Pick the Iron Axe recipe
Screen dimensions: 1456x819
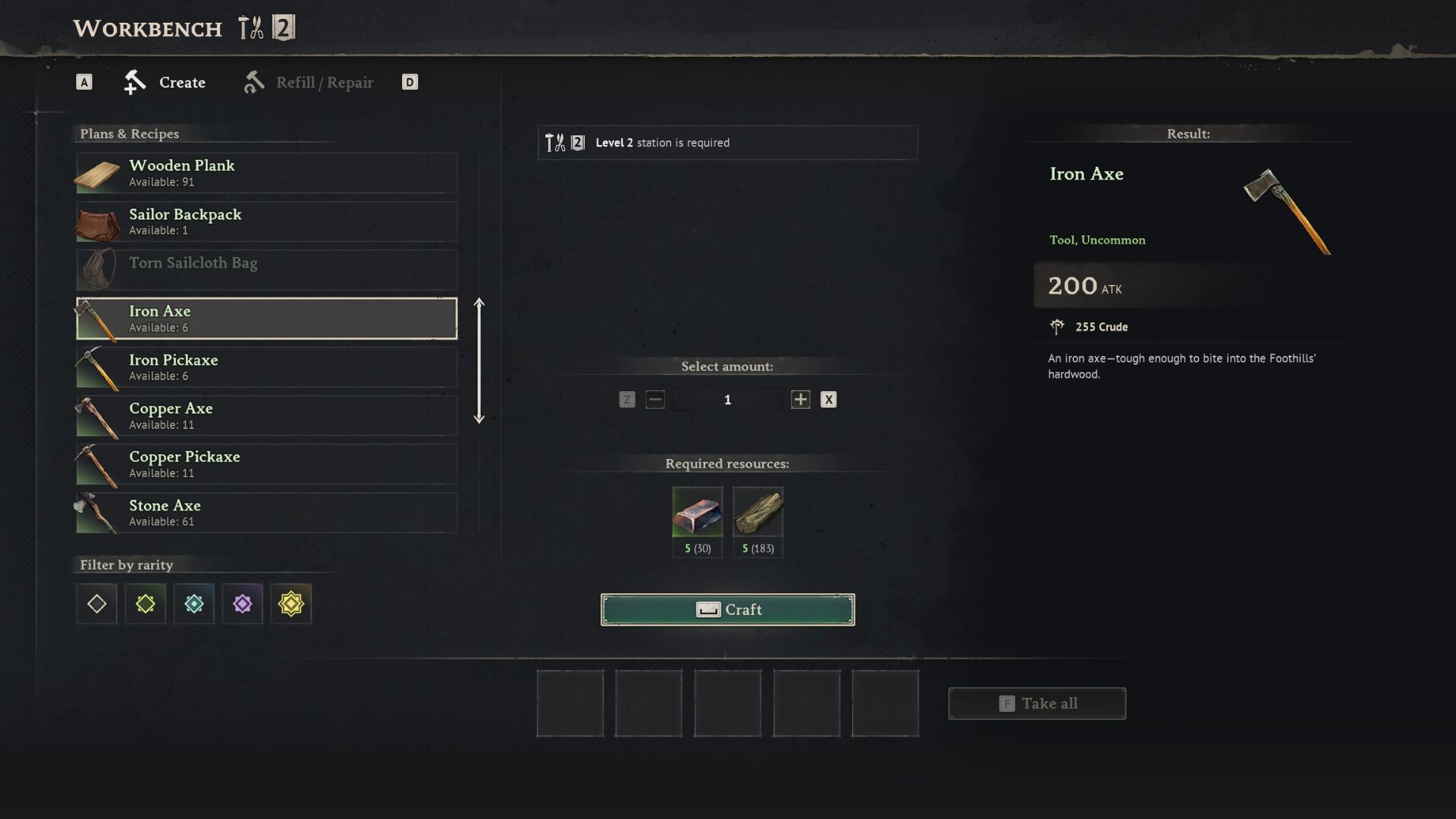point(266,318)
